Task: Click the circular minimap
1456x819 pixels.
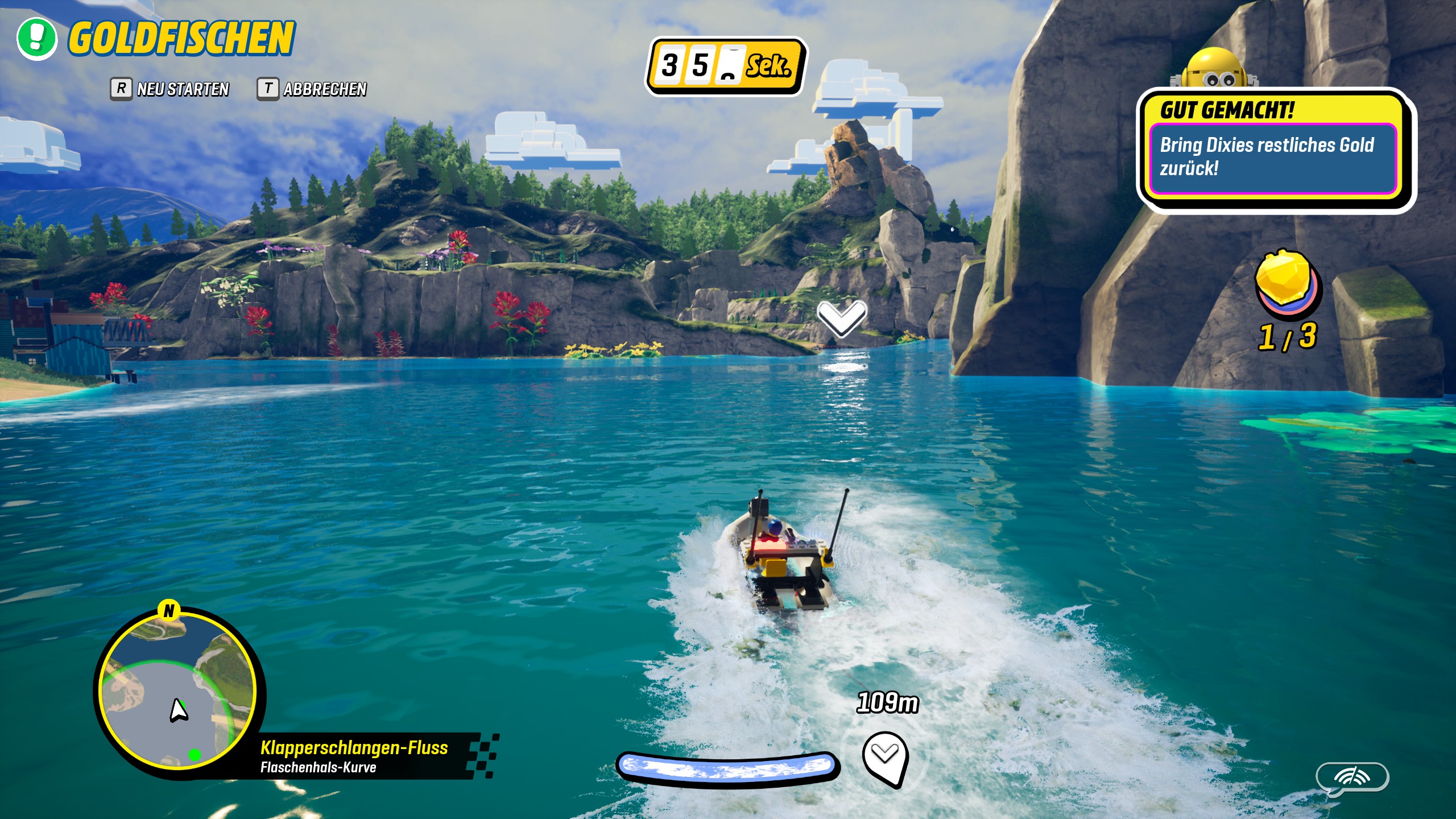Action: (177, 692)
